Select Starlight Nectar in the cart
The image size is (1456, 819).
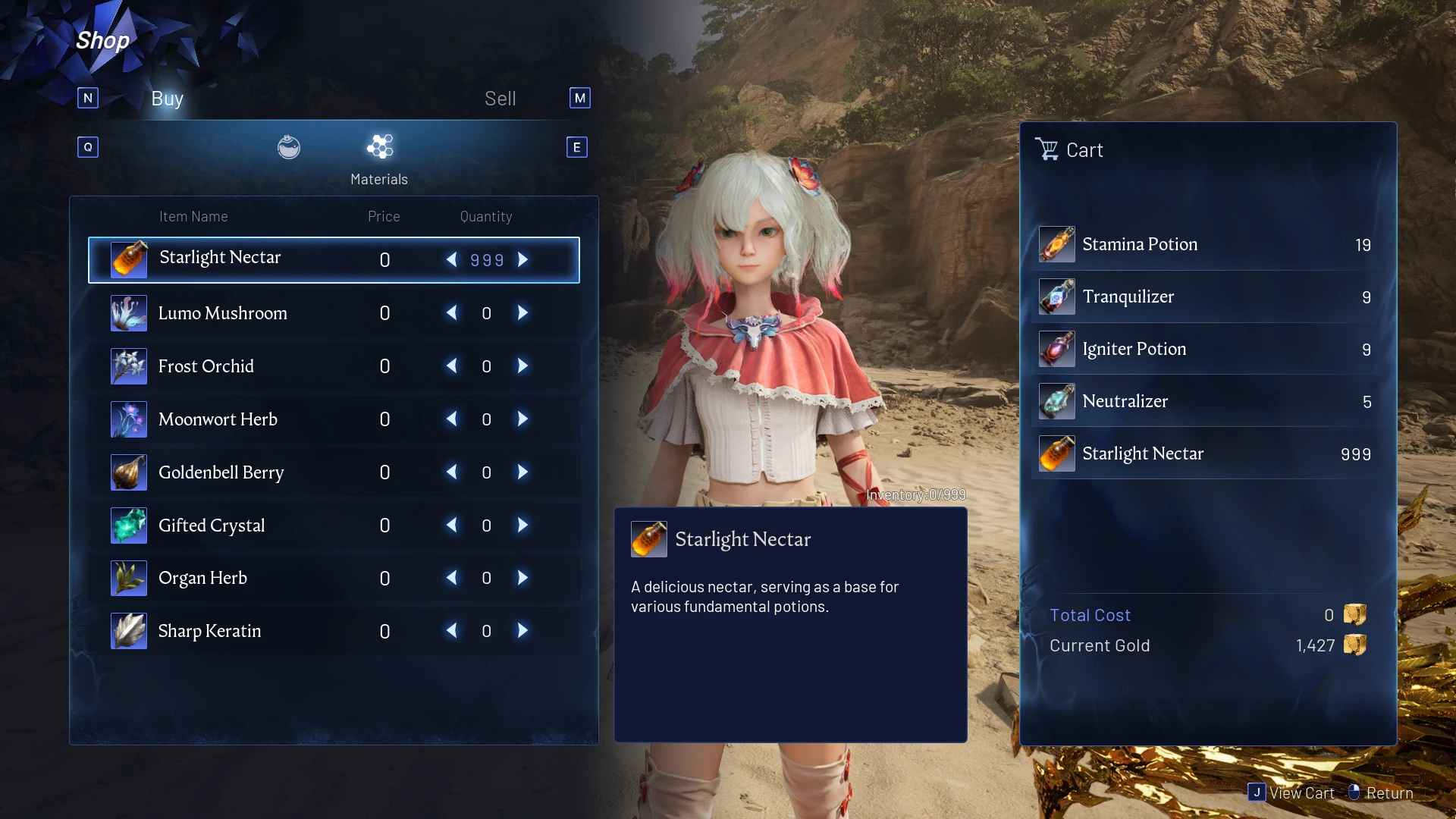pyautogui.click(x=1206, y=454)
